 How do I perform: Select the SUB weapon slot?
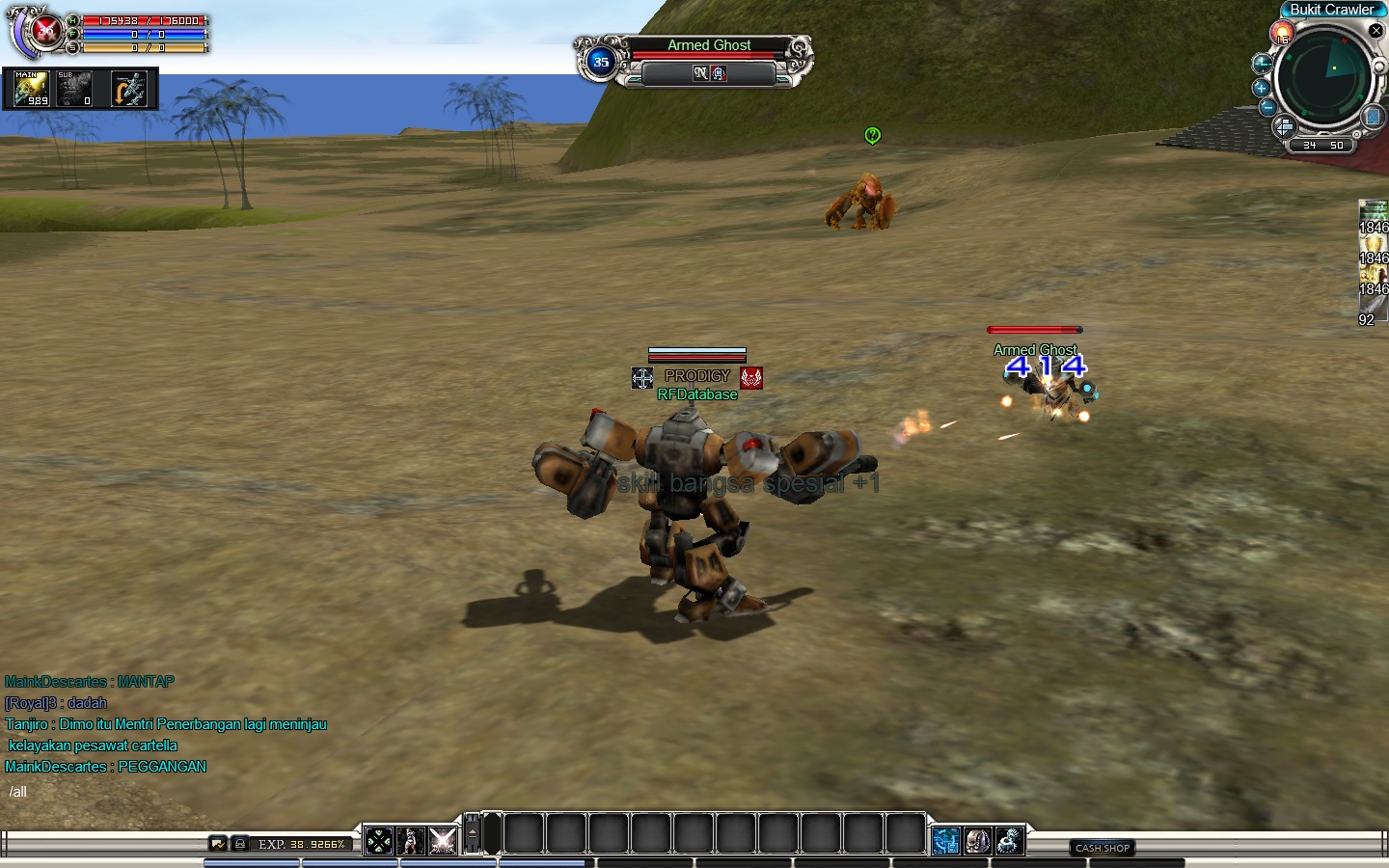click(x=74, y=89)
